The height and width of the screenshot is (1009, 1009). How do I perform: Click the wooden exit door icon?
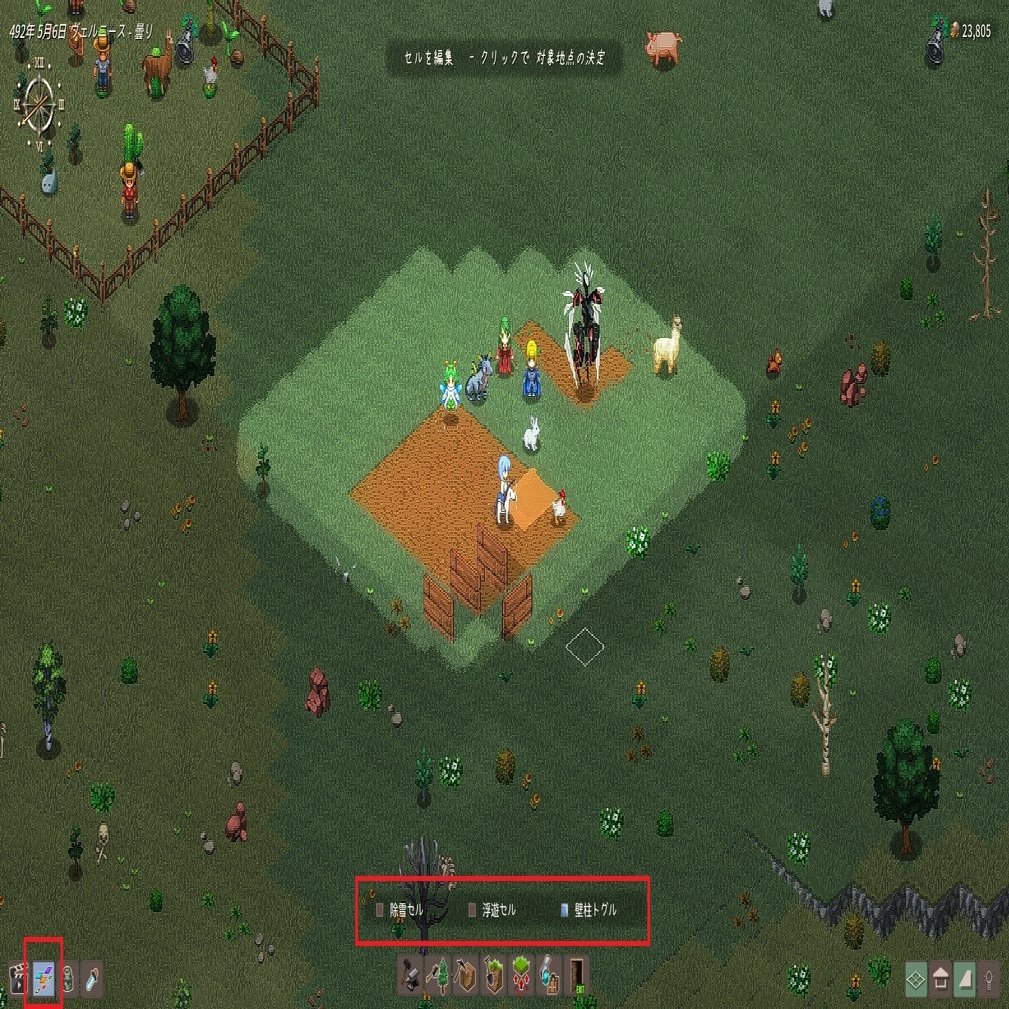click(577, 975)
